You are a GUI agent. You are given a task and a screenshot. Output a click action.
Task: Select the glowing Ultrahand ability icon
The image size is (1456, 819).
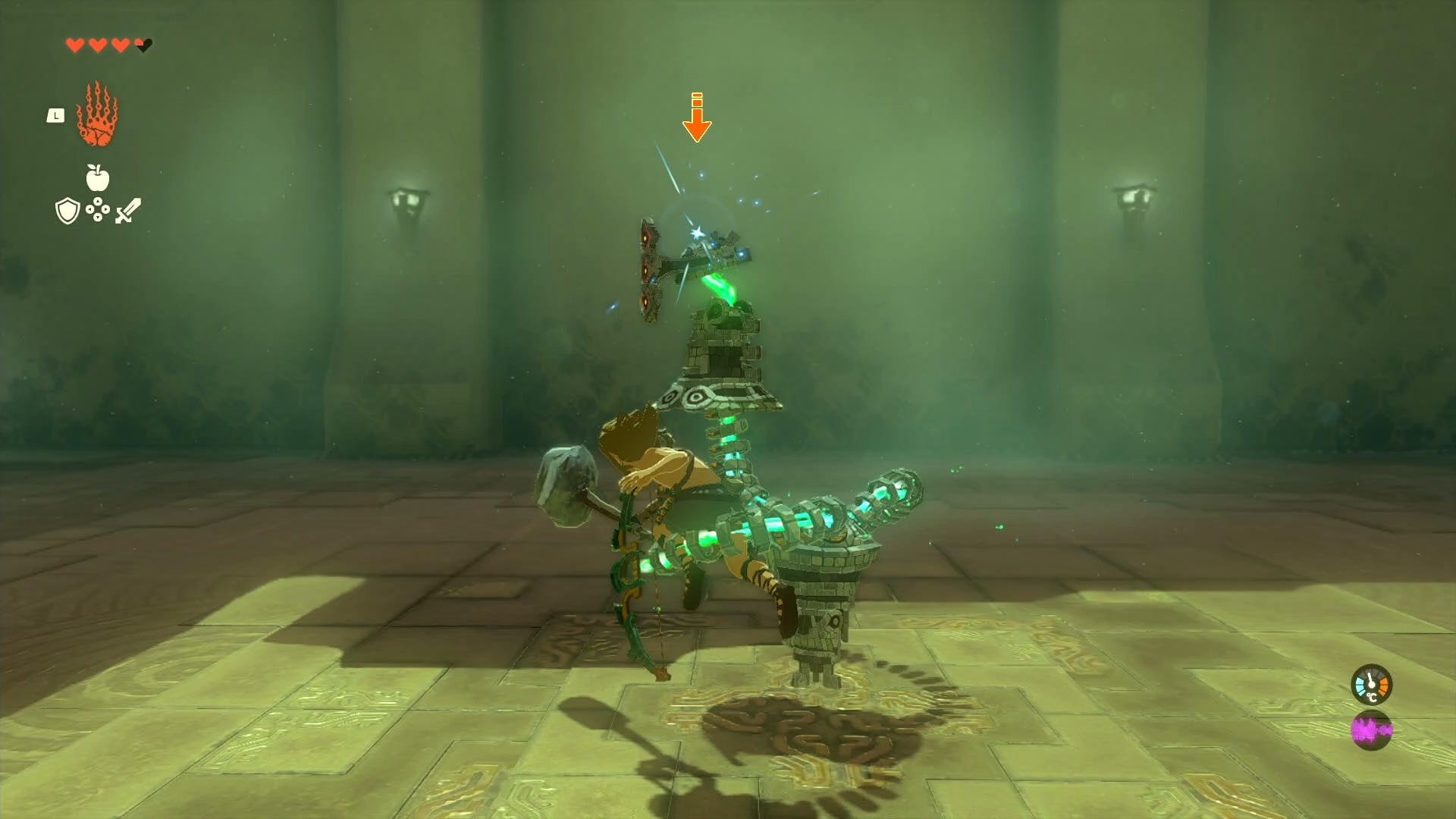(x=97, y=121)
